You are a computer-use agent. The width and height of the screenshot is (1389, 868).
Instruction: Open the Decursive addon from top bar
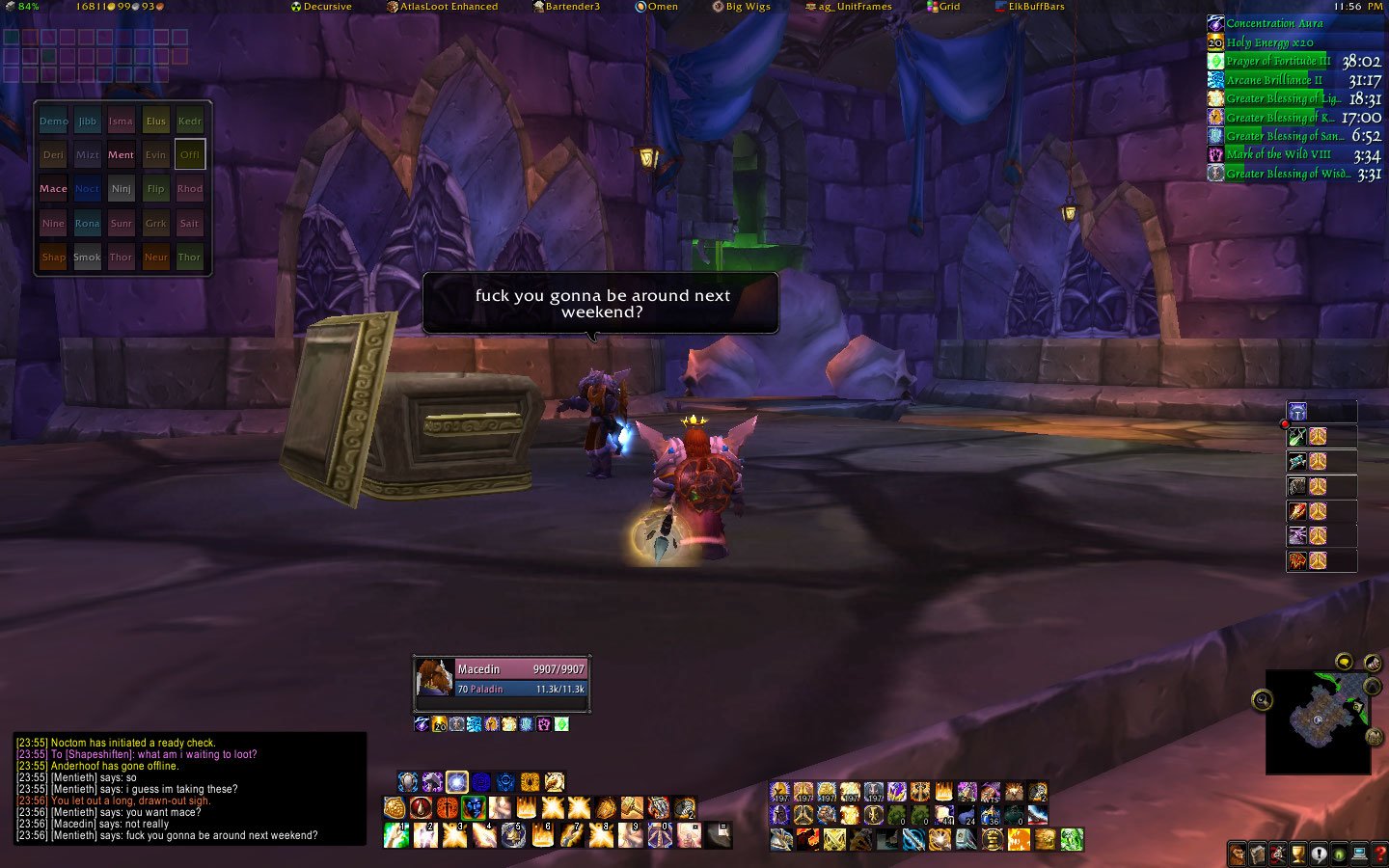321,7
